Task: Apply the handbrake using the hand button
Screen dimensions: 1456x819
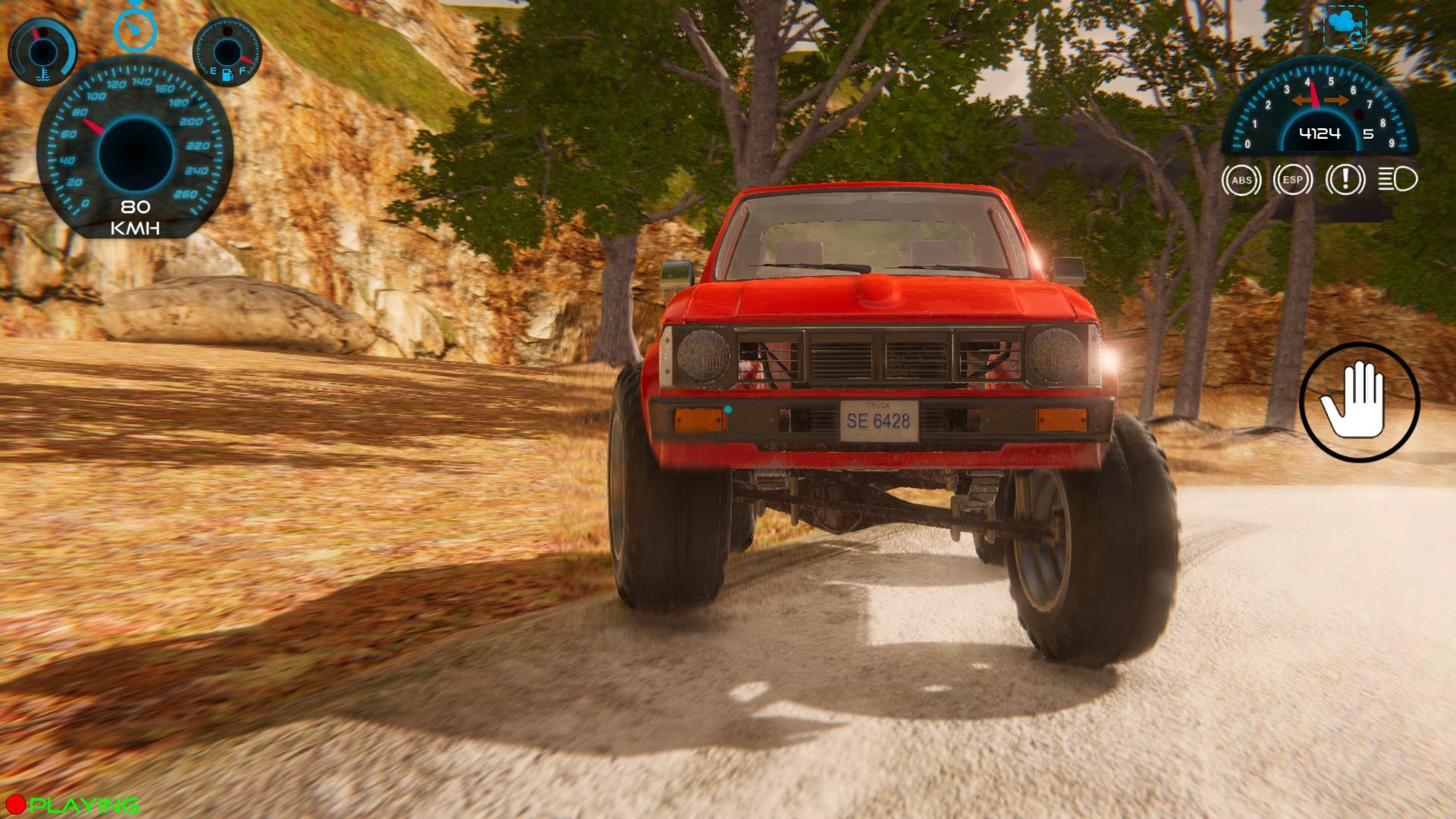Action: pos(1359,402)
